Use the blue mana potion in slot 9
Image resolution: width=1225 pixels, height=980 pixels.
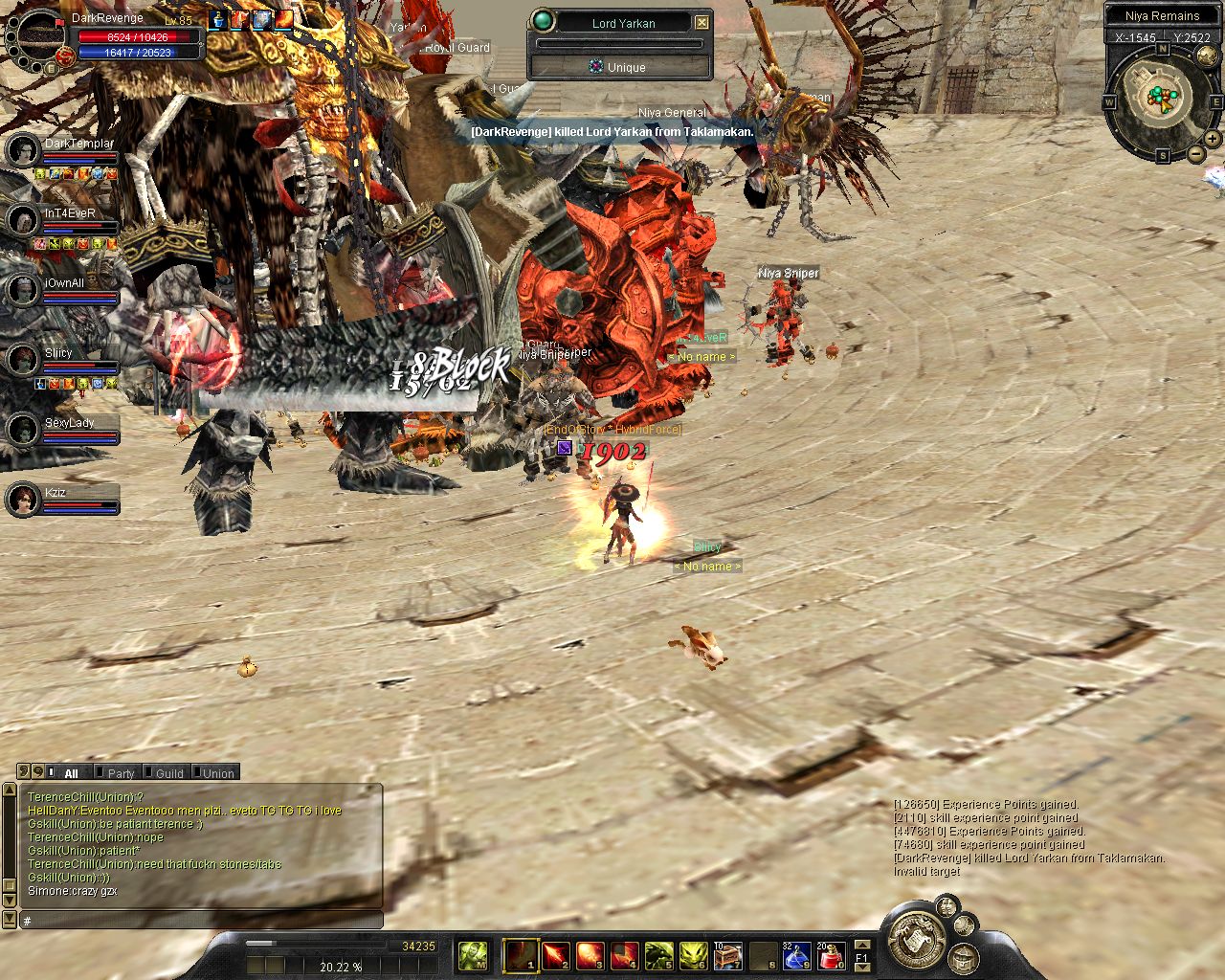pyautogui.click(x=796, y=955)
